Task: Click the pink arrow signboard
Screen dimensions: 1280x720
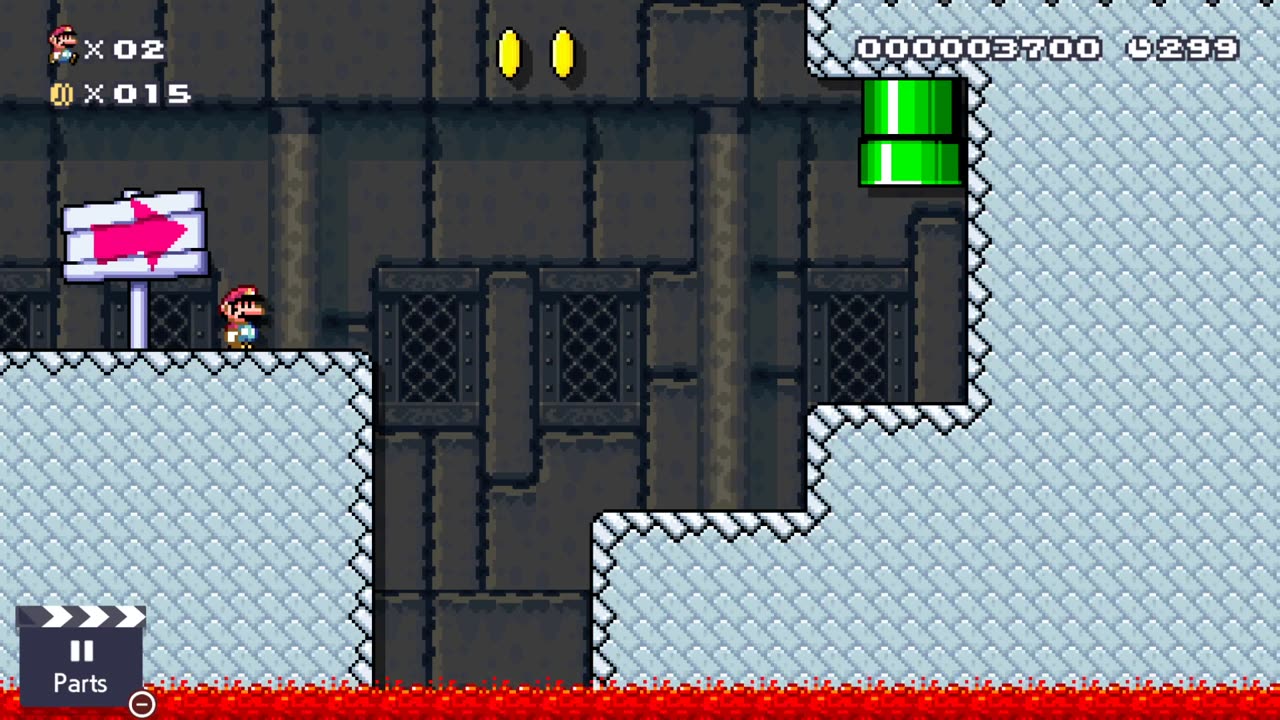Action: (x=135, y=232)
